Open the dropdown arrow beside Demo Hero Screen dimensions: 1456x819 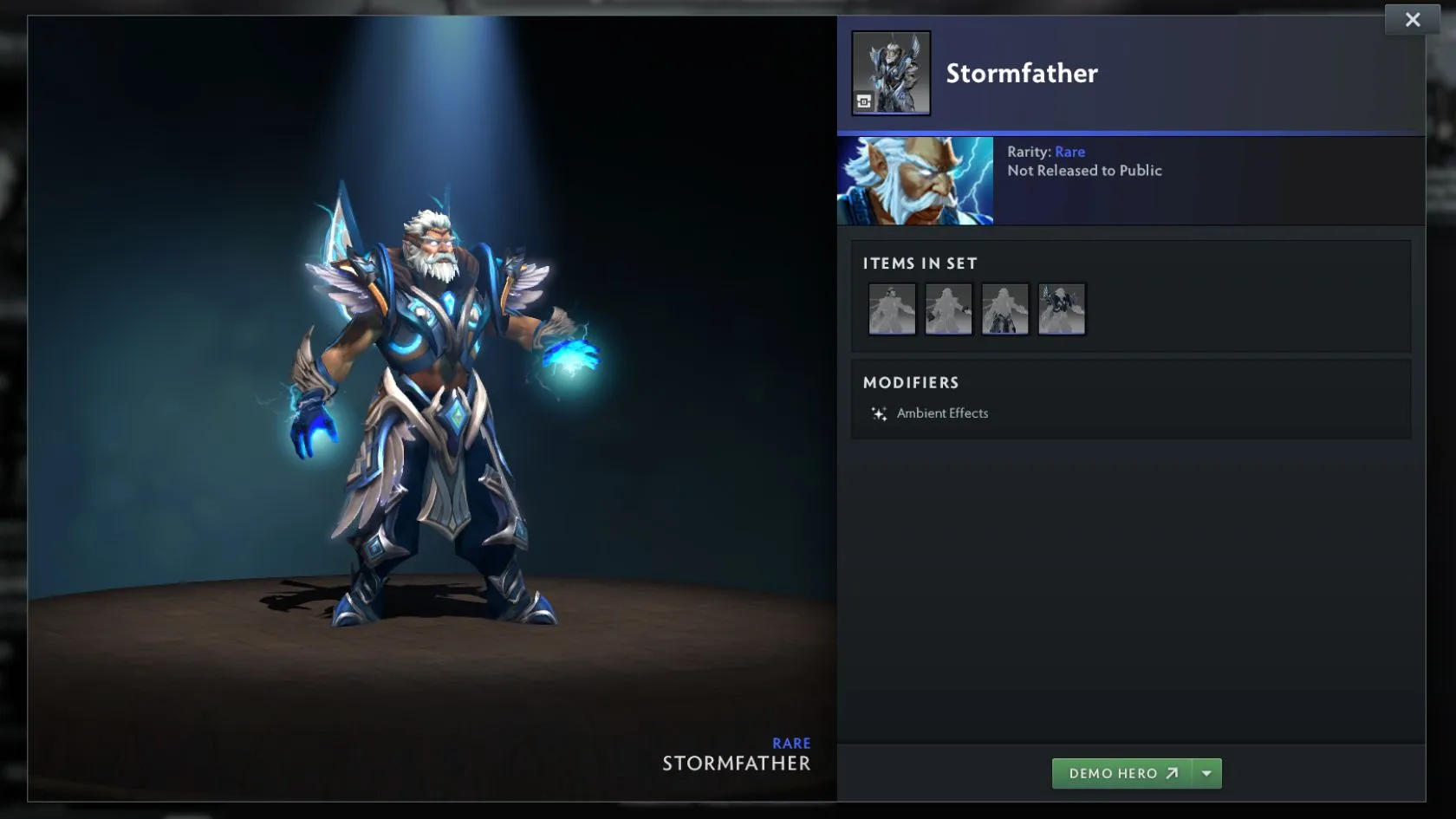[1206, 773]
